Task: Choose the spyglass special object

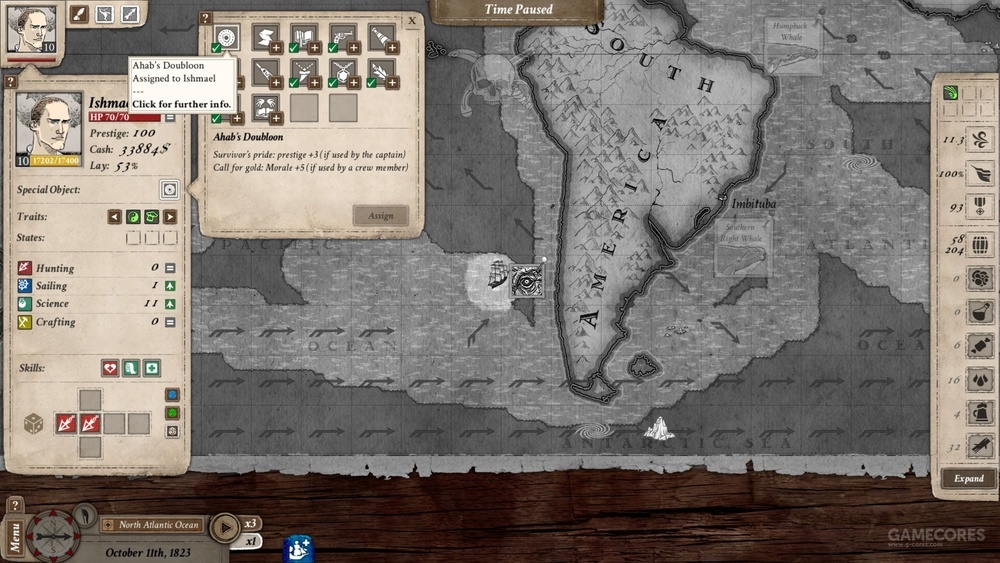Action: [x=381, y=39]
